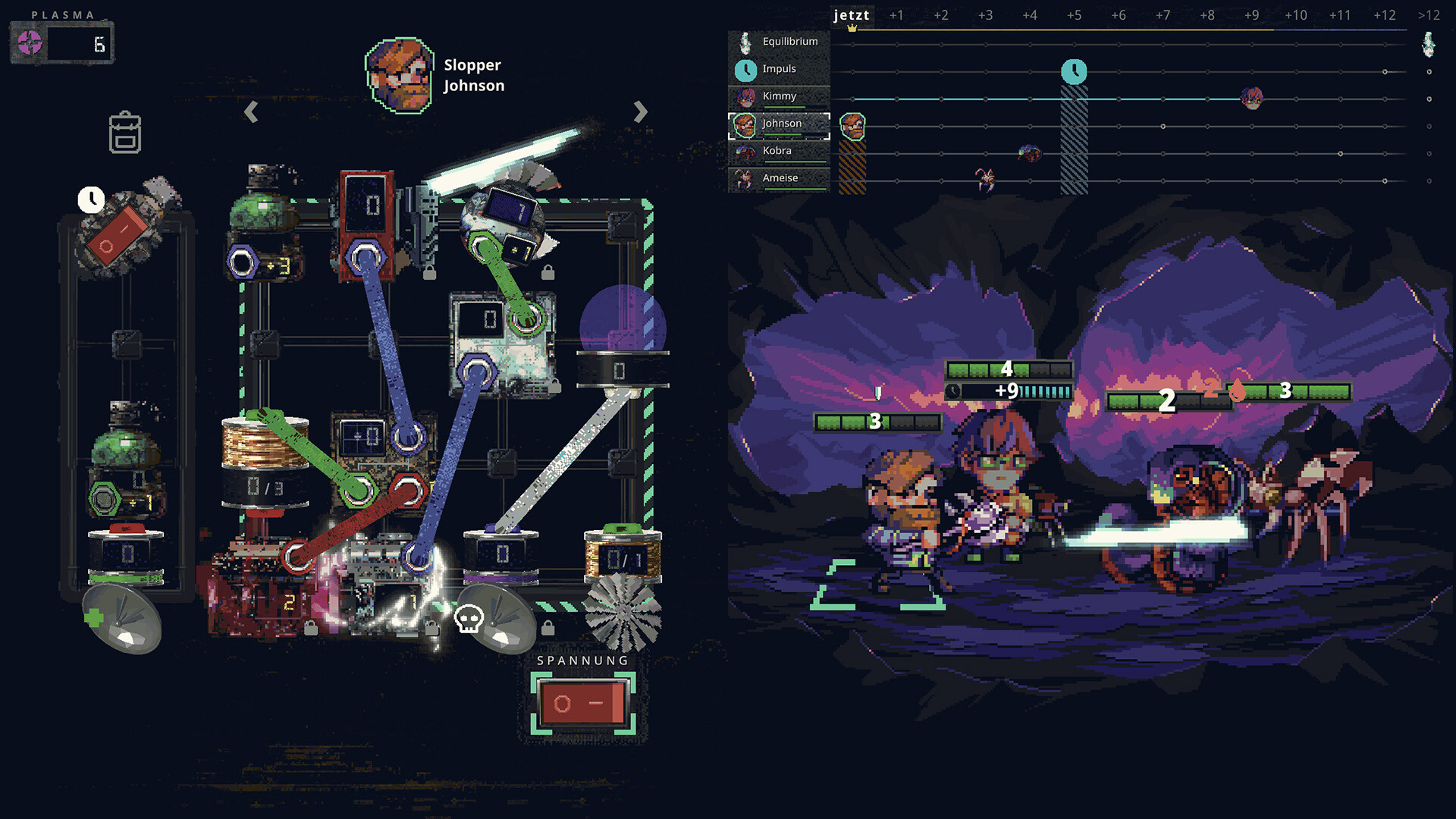Select the jetzt tab on the timeline
The height and width of the screenshot is (819, 1456).
coord(851,15)
